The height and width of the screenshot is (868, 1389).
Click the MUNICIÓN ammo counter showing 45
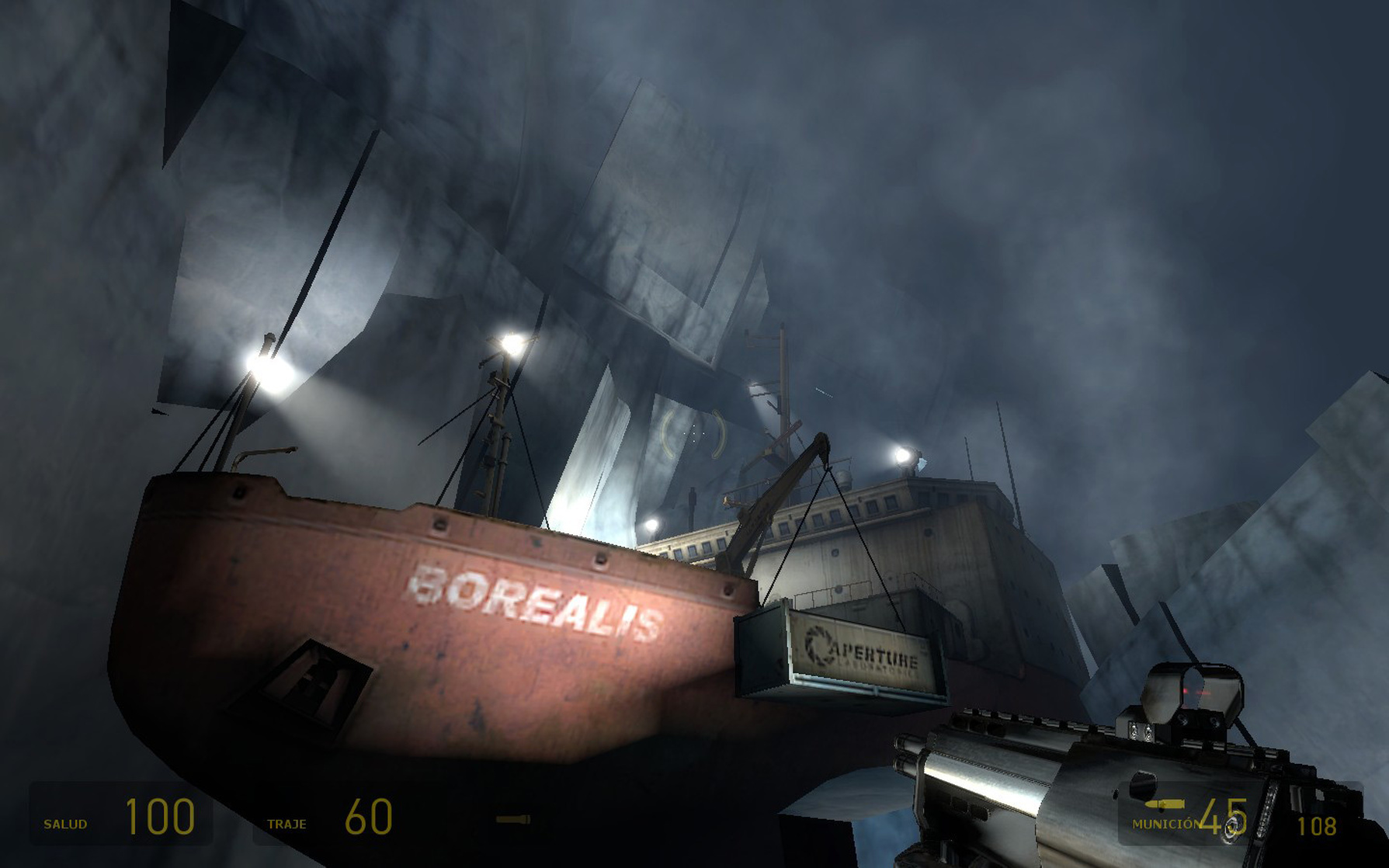pyautogui.click(x=1225, y=818)
